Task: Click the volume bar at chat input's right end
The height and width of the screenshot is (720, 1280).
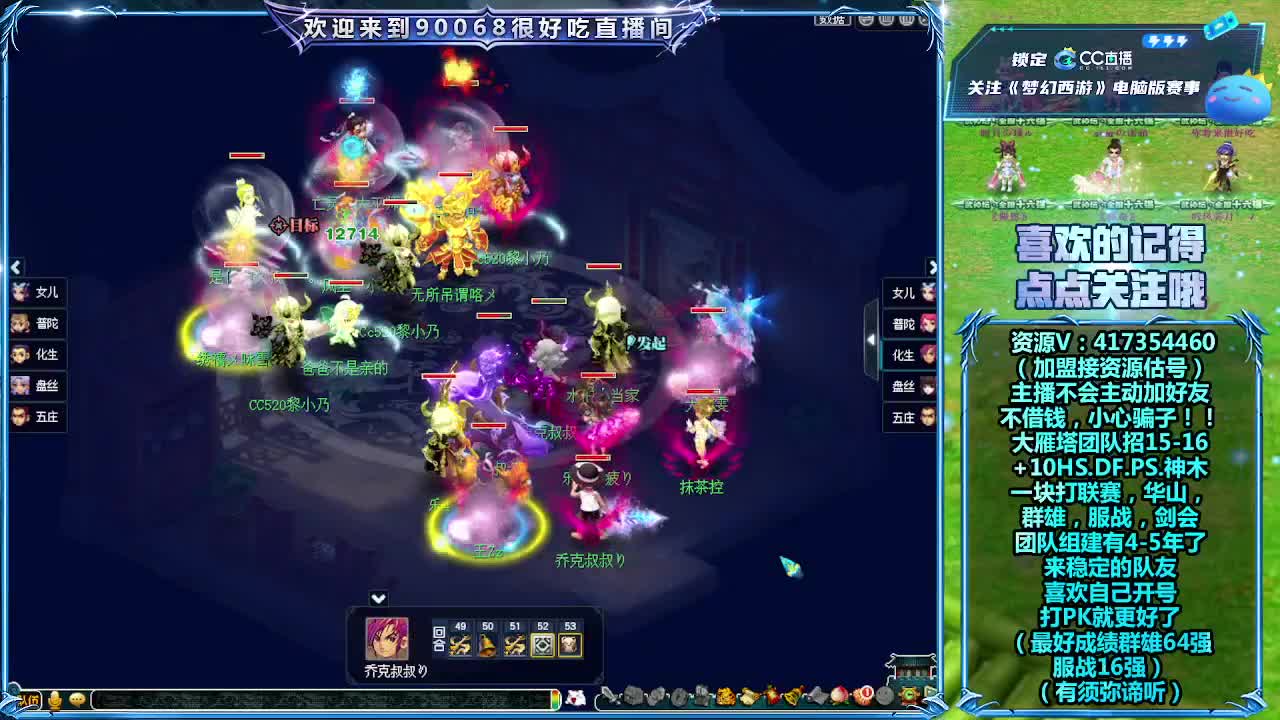Action: coord(556,700)
